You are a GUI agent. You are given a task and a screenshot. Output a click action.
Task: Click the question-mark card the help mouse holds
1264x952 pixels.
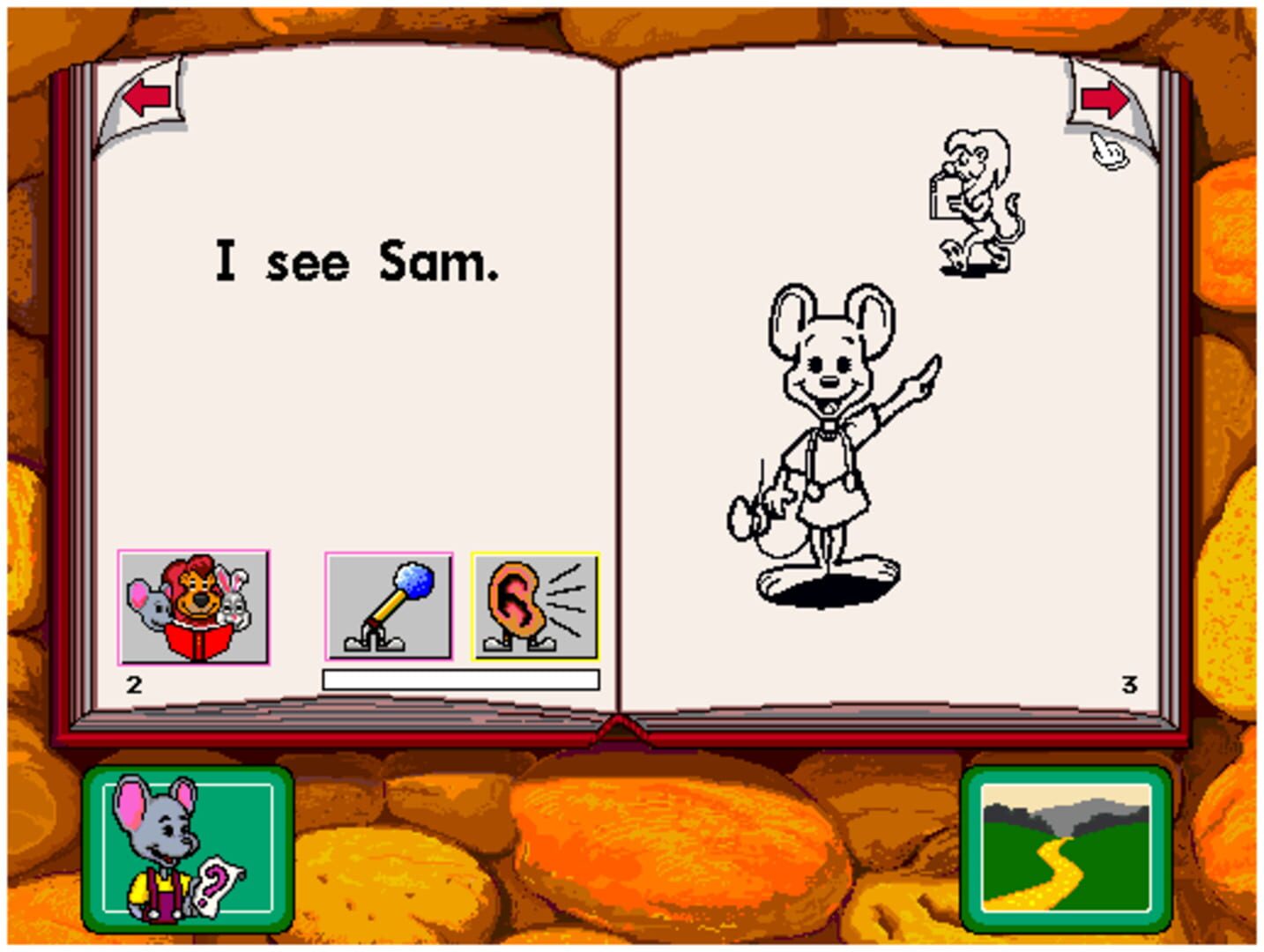pos(218,881)
